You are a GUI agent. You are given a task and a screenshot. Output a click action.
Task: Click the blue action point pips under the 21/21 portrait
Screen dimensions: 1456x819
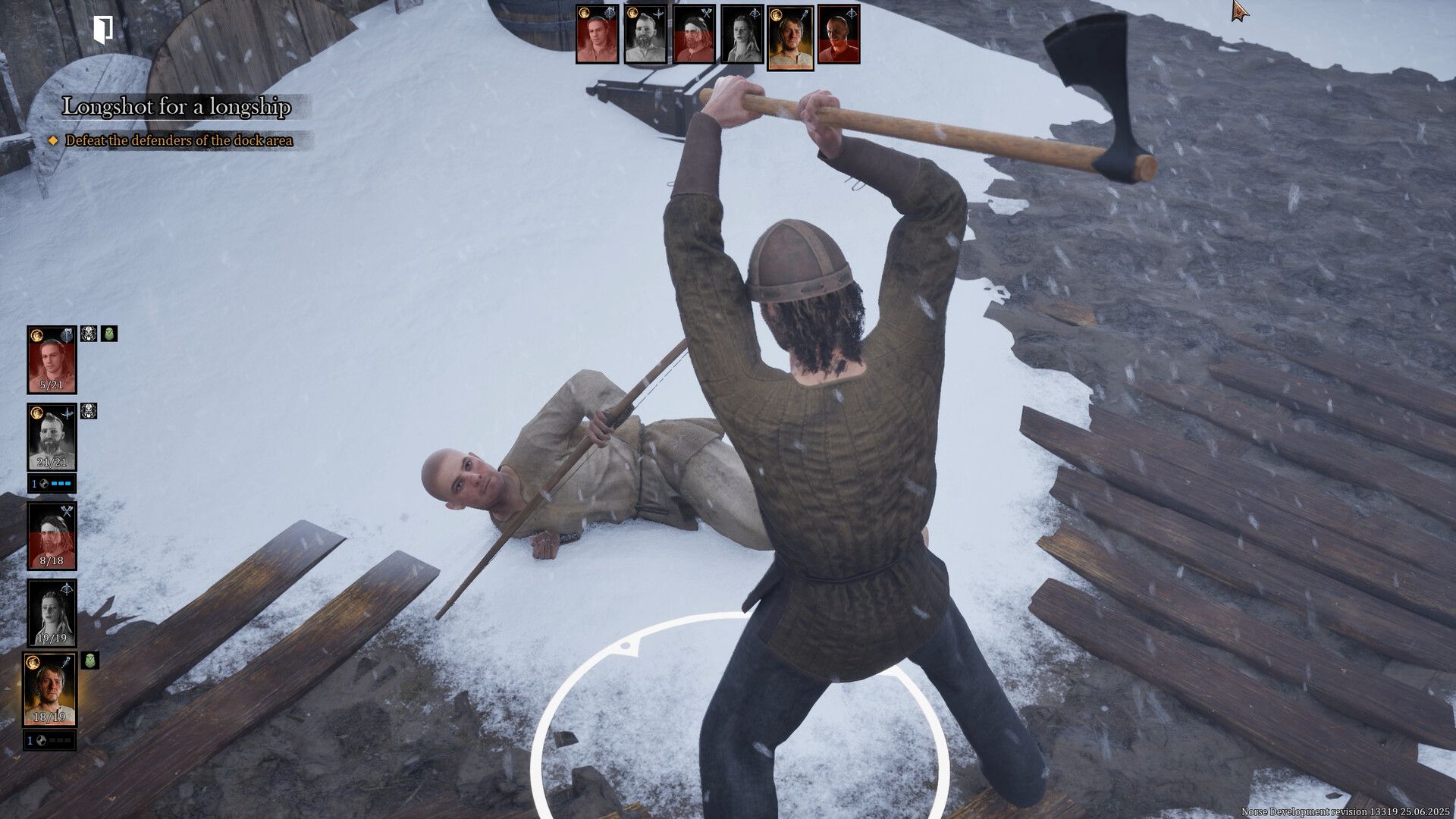(x=61, y=483)
